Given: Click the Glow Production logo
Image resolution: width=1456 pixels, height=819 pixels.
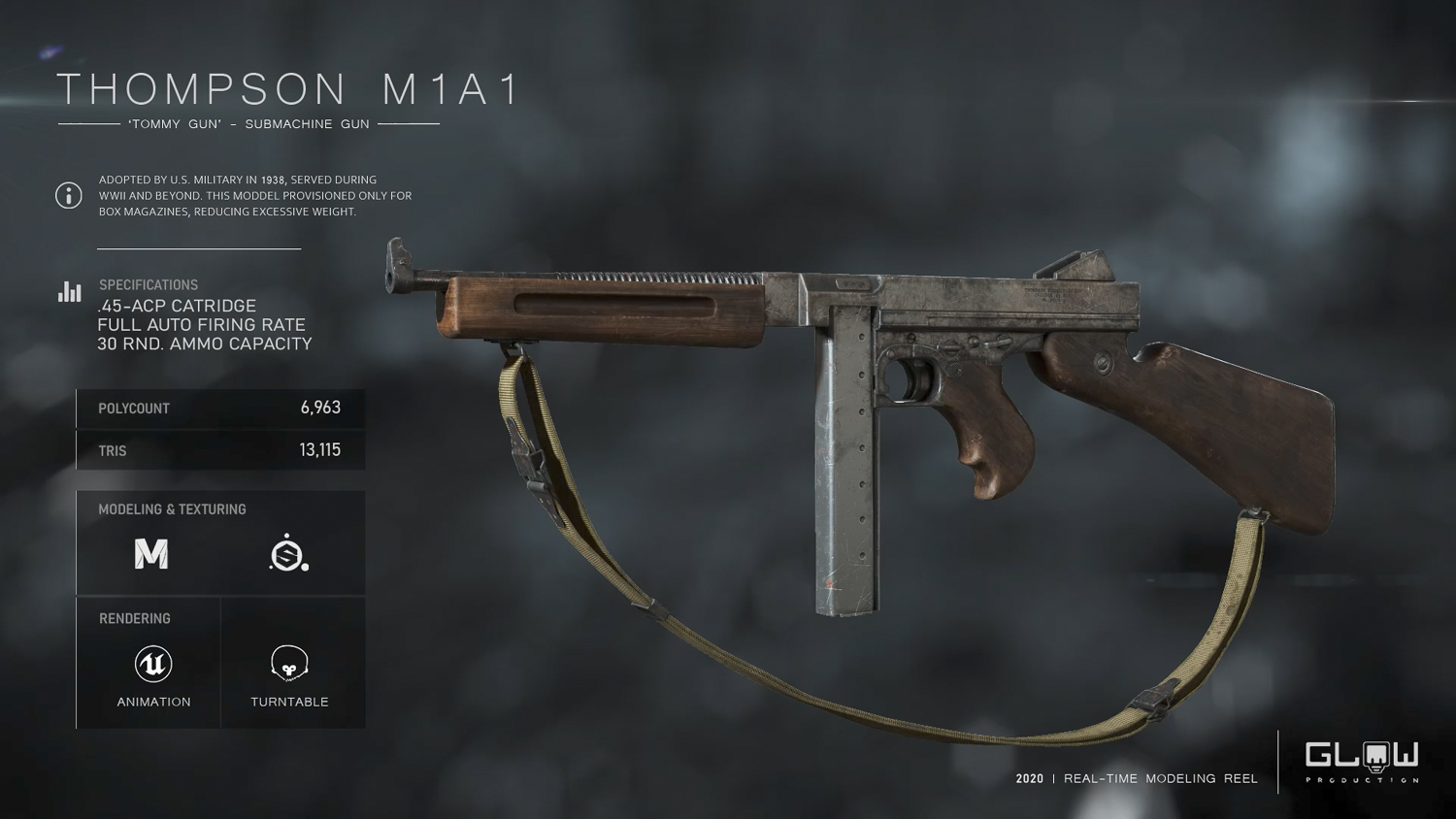Looking at the screenshot, I should (1361, 762).
